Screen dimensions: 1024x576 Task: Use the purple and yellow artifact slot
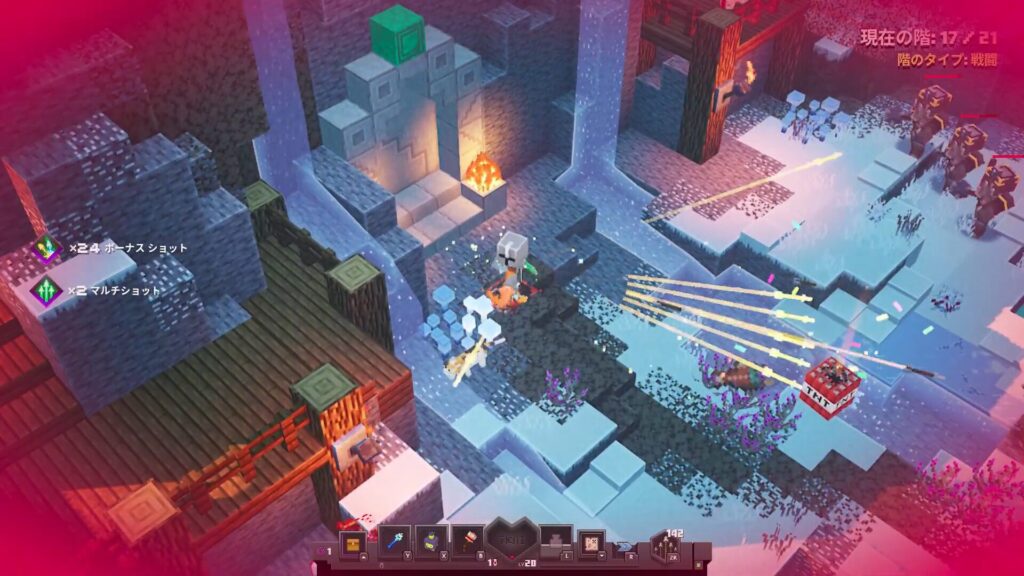[430, 542]
